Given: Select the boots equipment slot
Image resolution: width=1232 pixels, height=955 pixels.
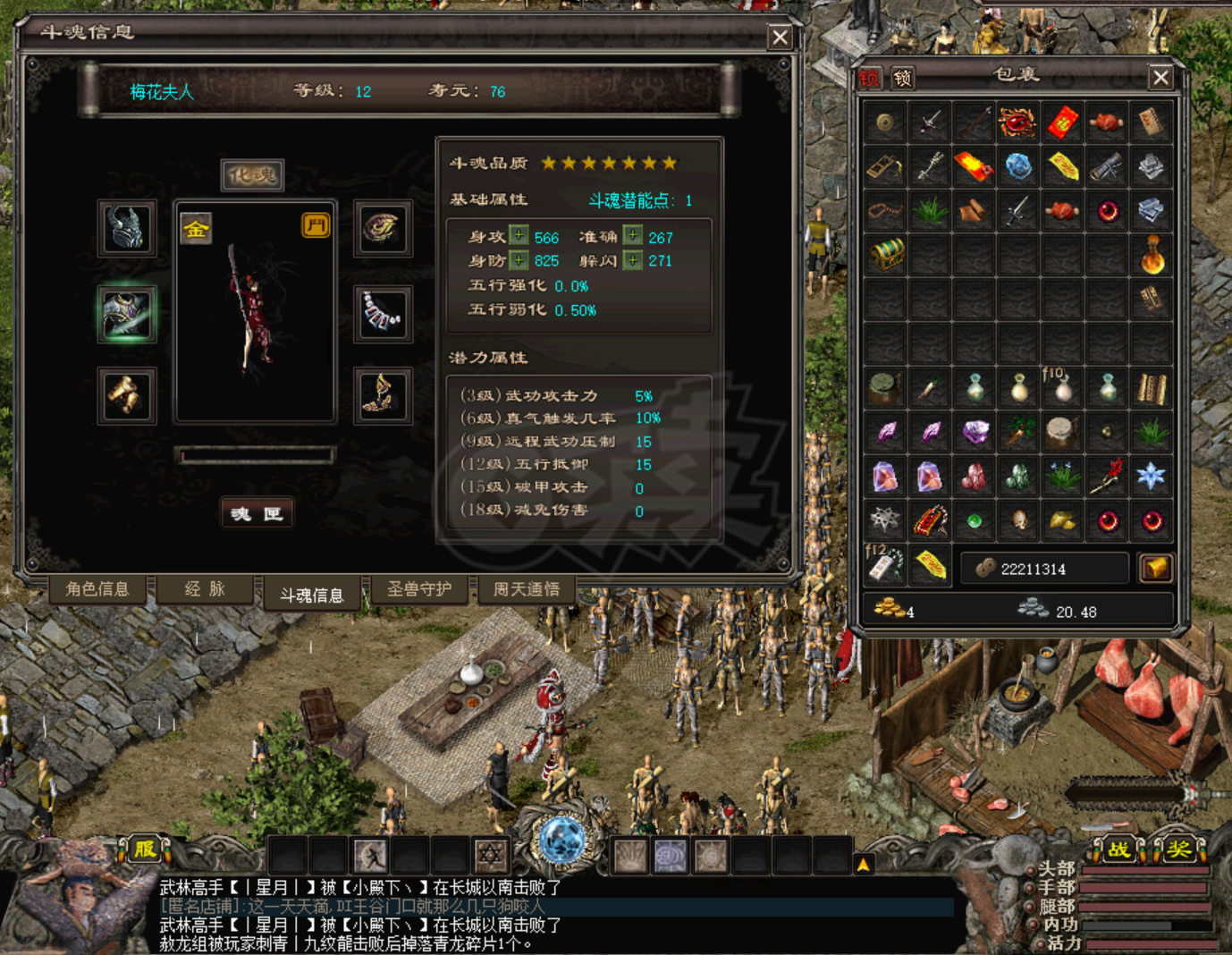Looking at the screenshot, I should click(383, 395).
